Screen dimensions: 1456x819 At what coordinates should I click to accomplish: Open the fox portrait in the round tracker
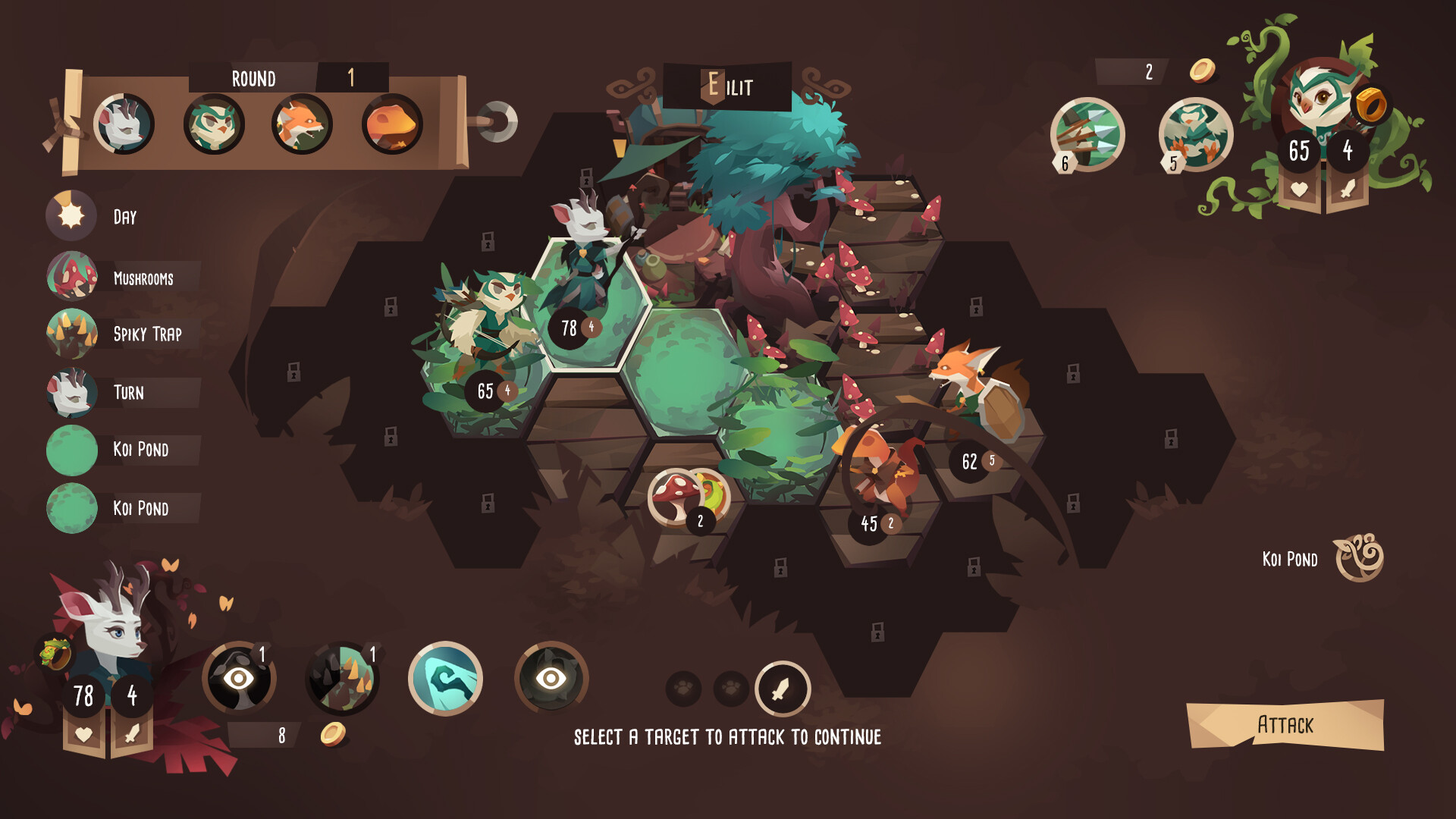[301, 121]
